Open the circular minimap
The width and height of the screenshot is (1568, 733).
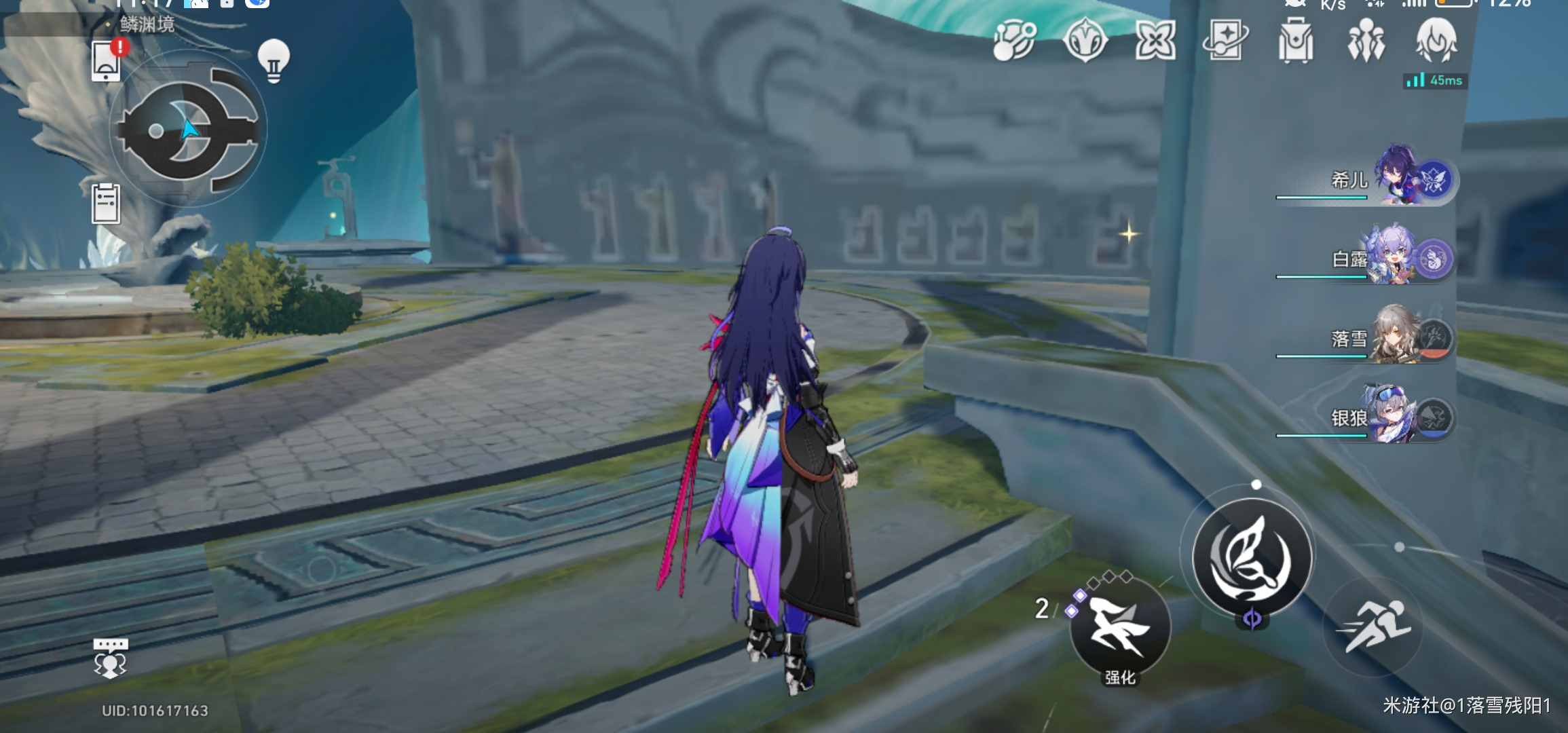tap(187, 130)
